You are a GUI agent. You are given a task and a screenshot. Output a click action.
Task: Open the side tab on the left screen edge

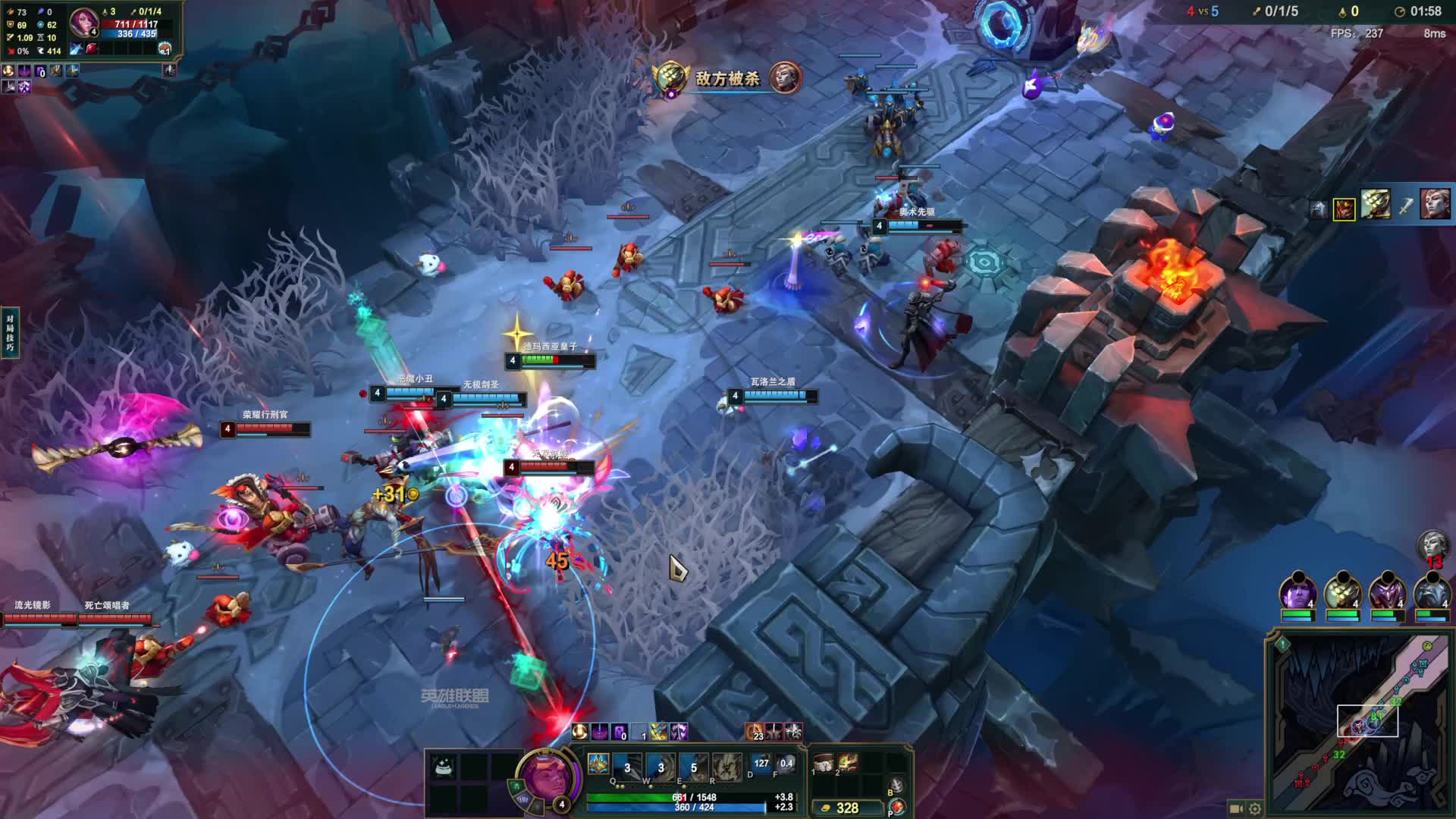tap(10, 332)
